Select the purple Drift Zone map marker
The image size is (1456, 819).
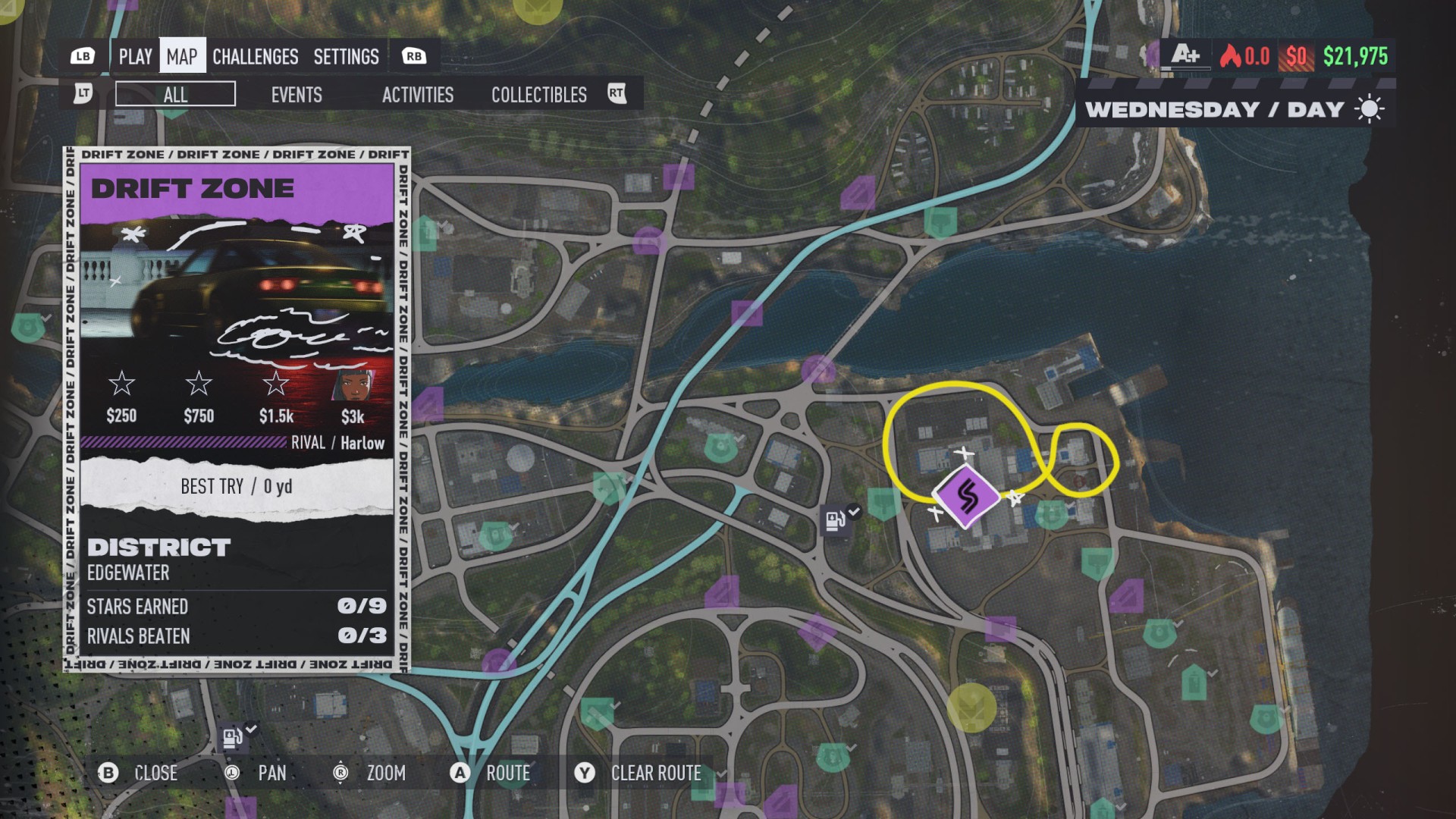point(966,497)
